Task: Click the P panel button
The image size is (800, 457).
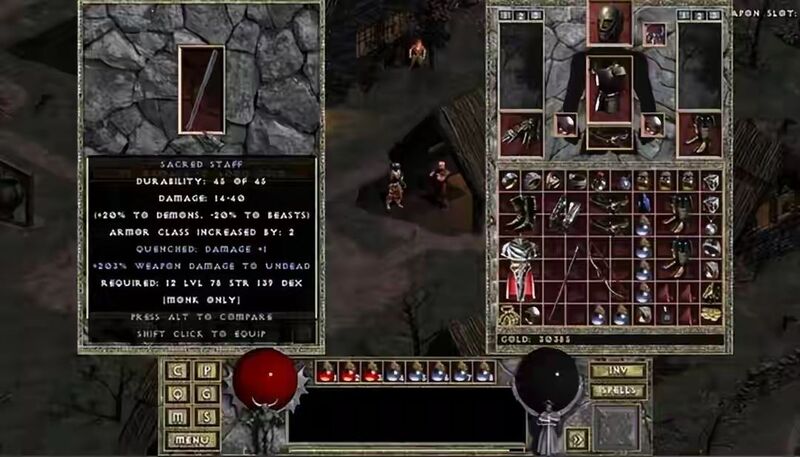Action: (205, 370)
